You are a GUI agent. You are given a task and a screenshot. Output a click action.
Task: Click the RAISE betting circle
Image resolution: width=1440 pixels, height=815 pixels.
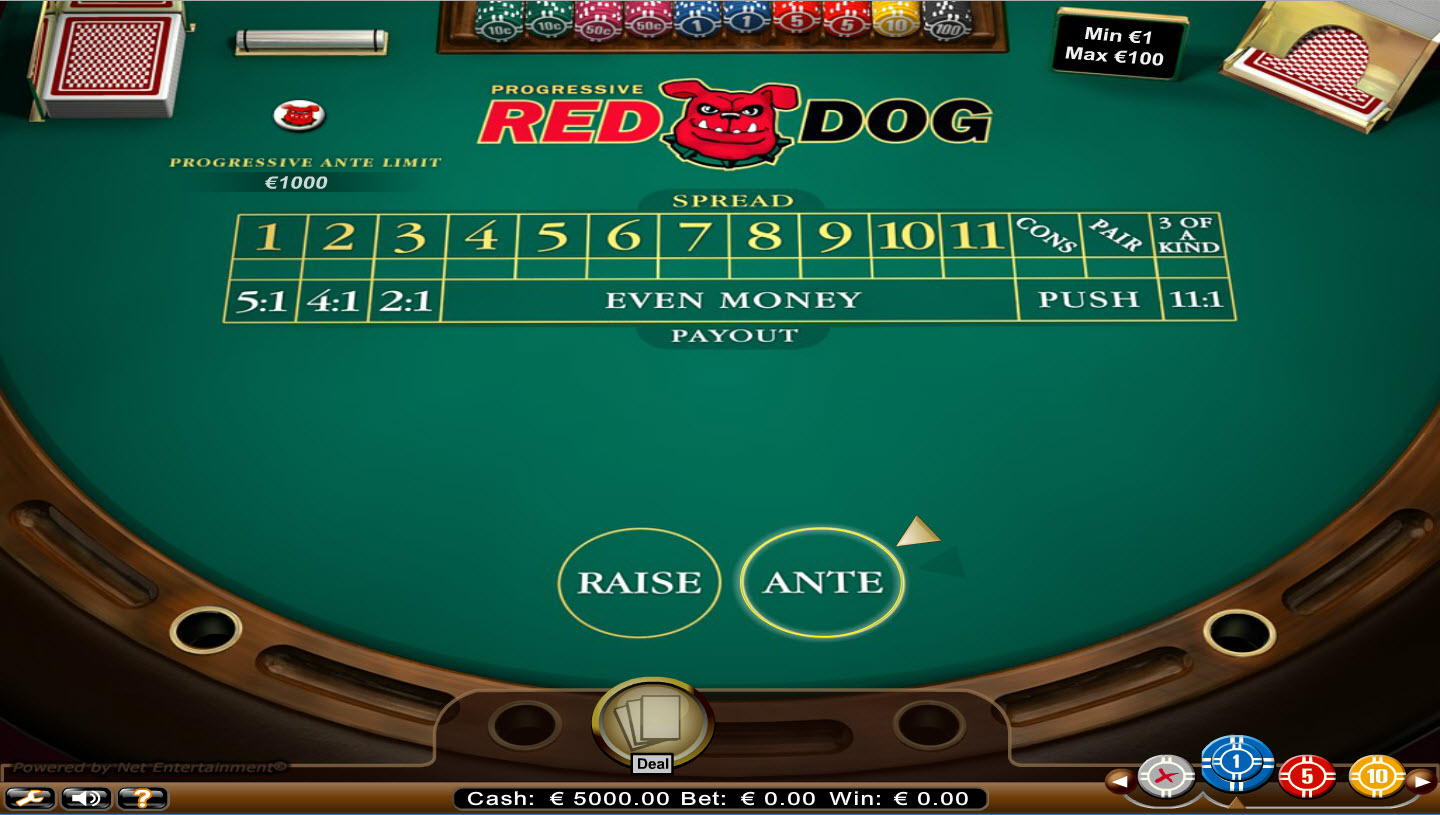[641, 581]
